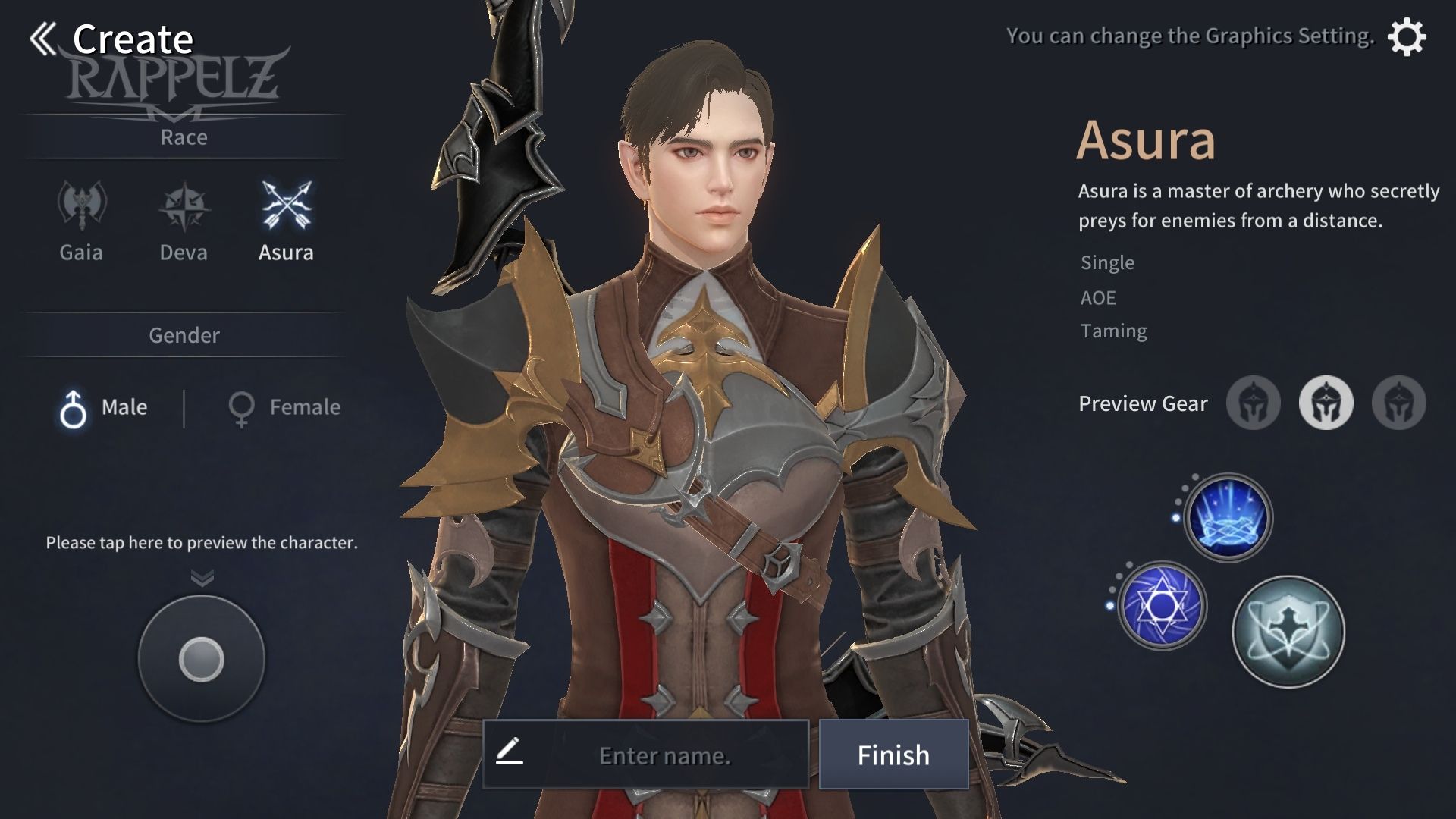Preview the hexagram star skill
The width and height of the screenshot is (1456, 819).
[1161, 606]
